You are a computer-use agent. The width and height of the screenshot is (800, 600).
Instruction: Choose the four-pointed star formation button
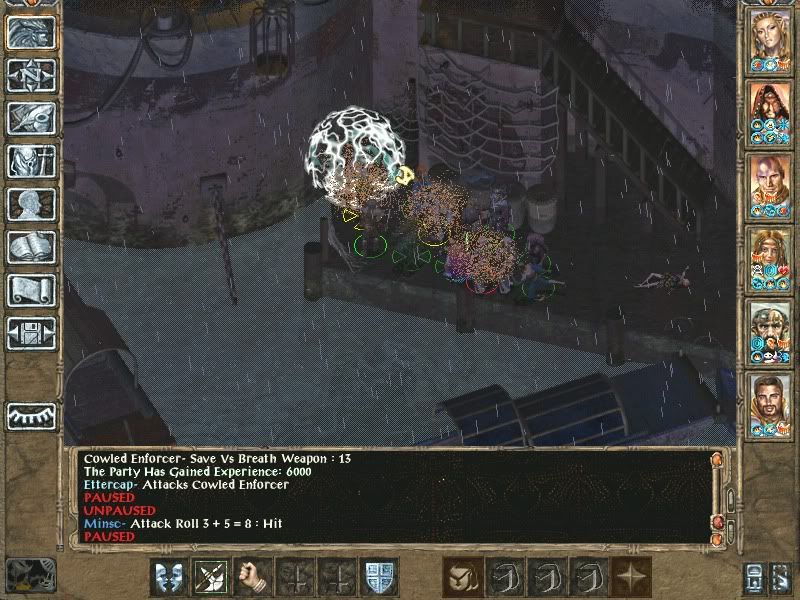631,577
